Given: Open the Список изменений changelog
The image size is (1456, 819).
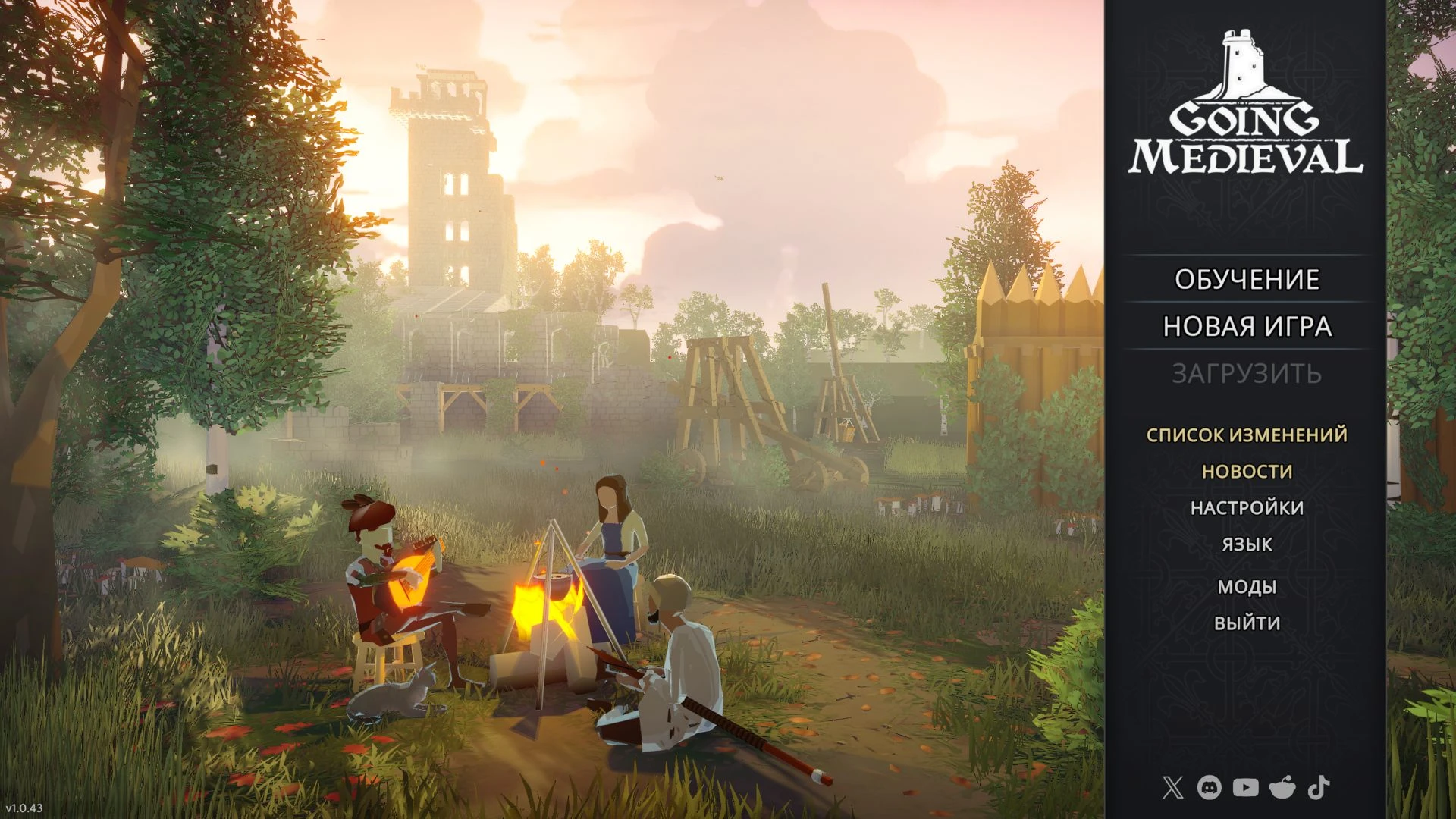Looking at the screenshot, I should click(x=1247, y=435).
